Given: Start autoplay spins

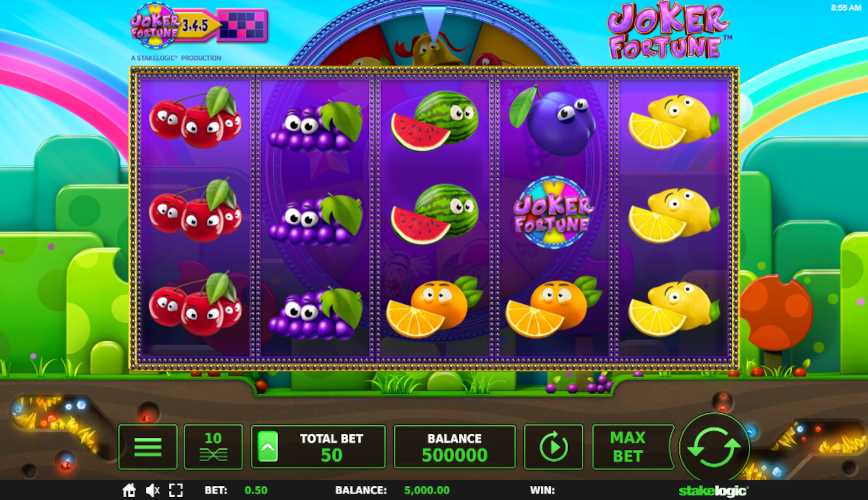Looking at the screenshot, I should coord(553,447).
